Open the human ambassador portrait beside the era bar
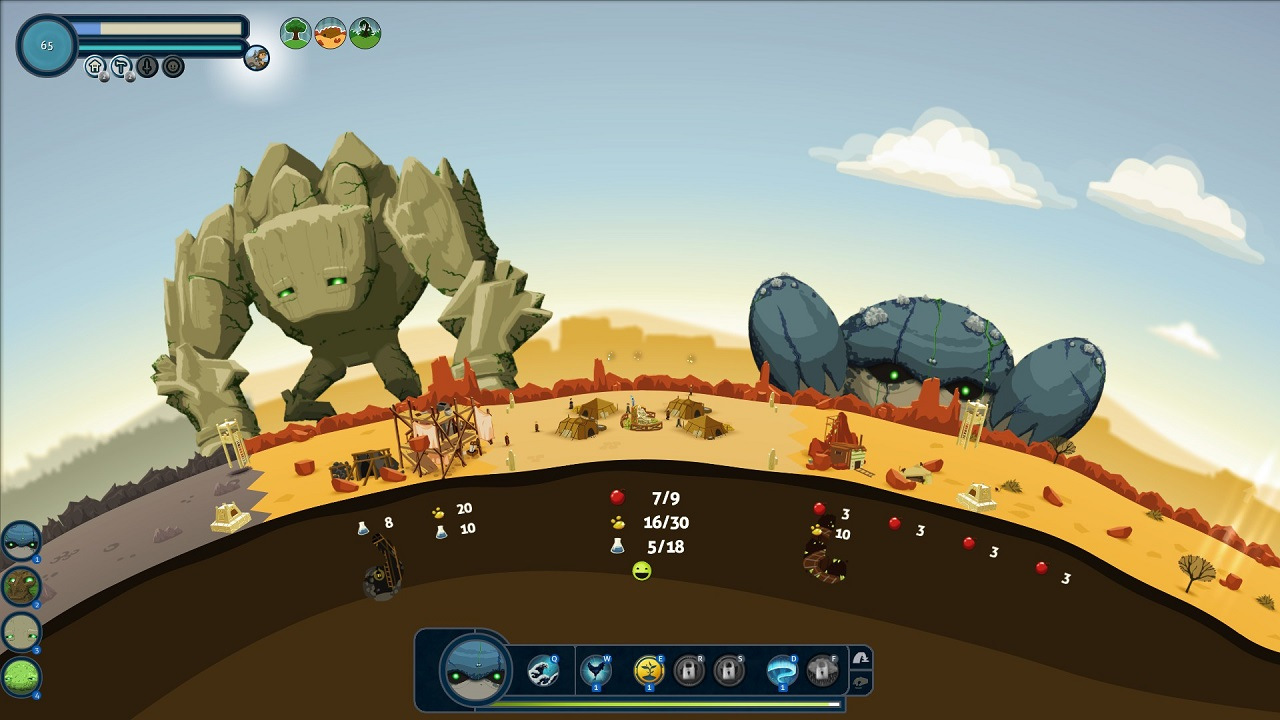Image resolution: width=1280 pixels, height=720 pixels. tap(257, 58)
